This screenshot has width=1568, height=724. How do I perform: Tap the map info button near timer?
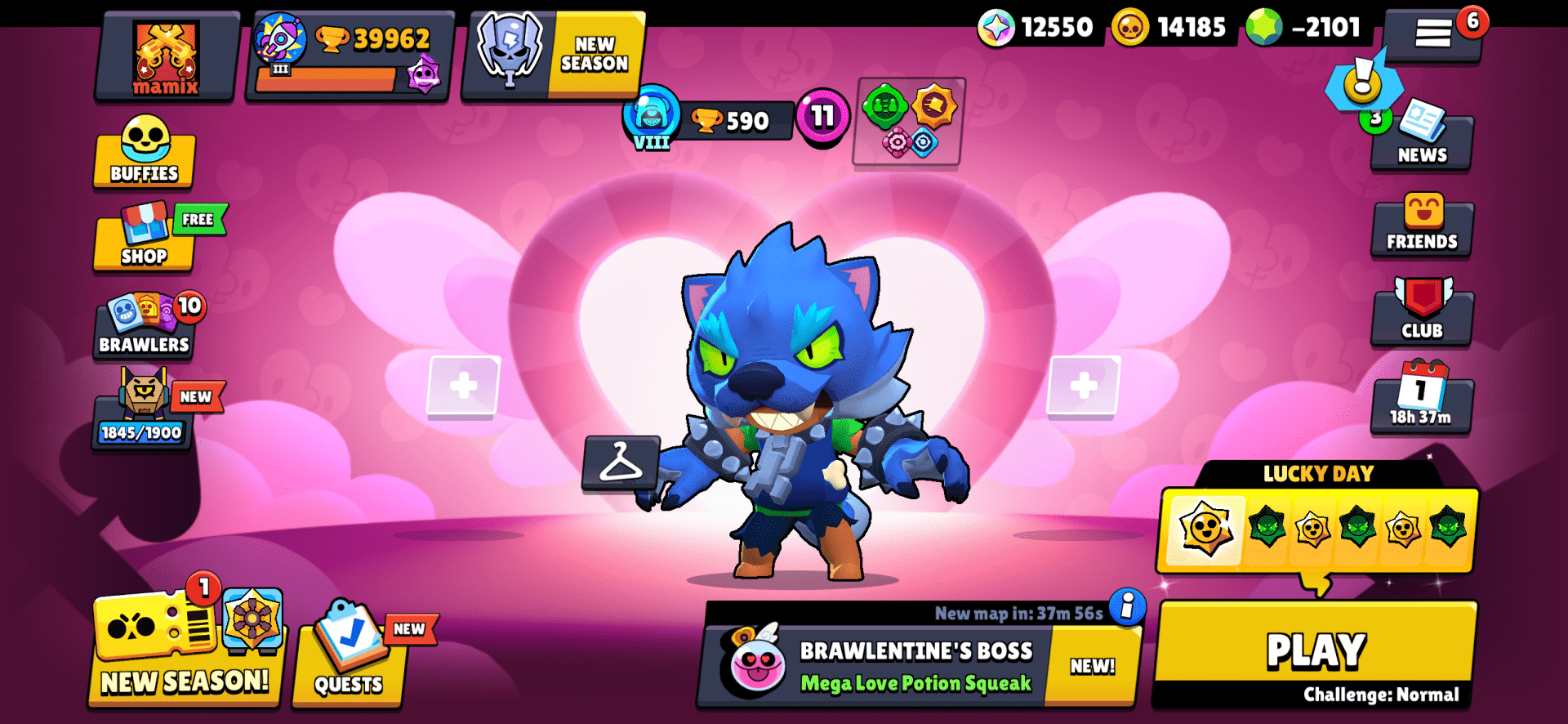[x=1128, y=610]
